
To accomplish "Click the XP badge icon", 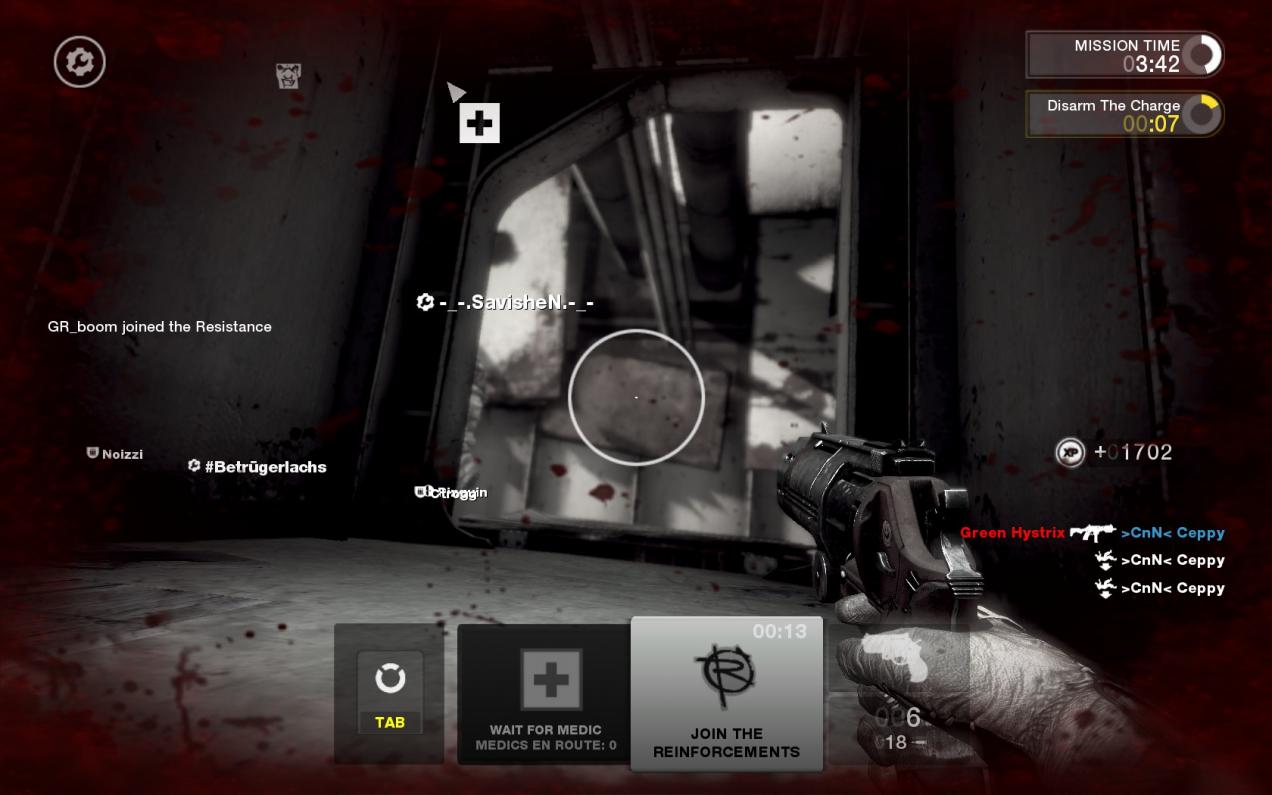I will 1070,452.
